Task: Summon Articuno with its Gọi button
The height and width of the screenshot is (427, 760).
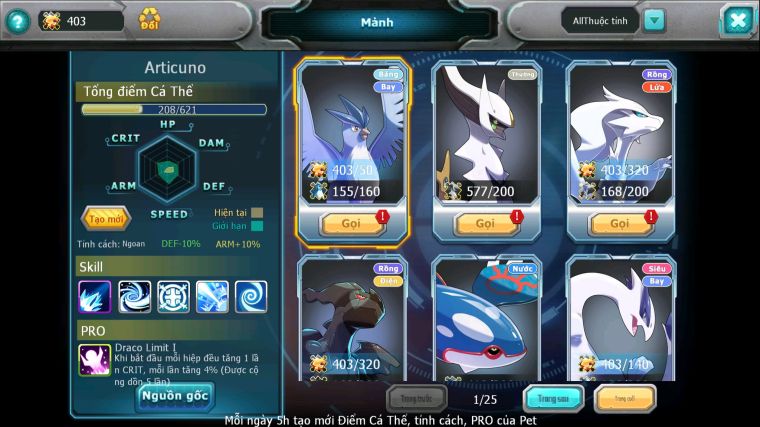Action: point(351,223)
